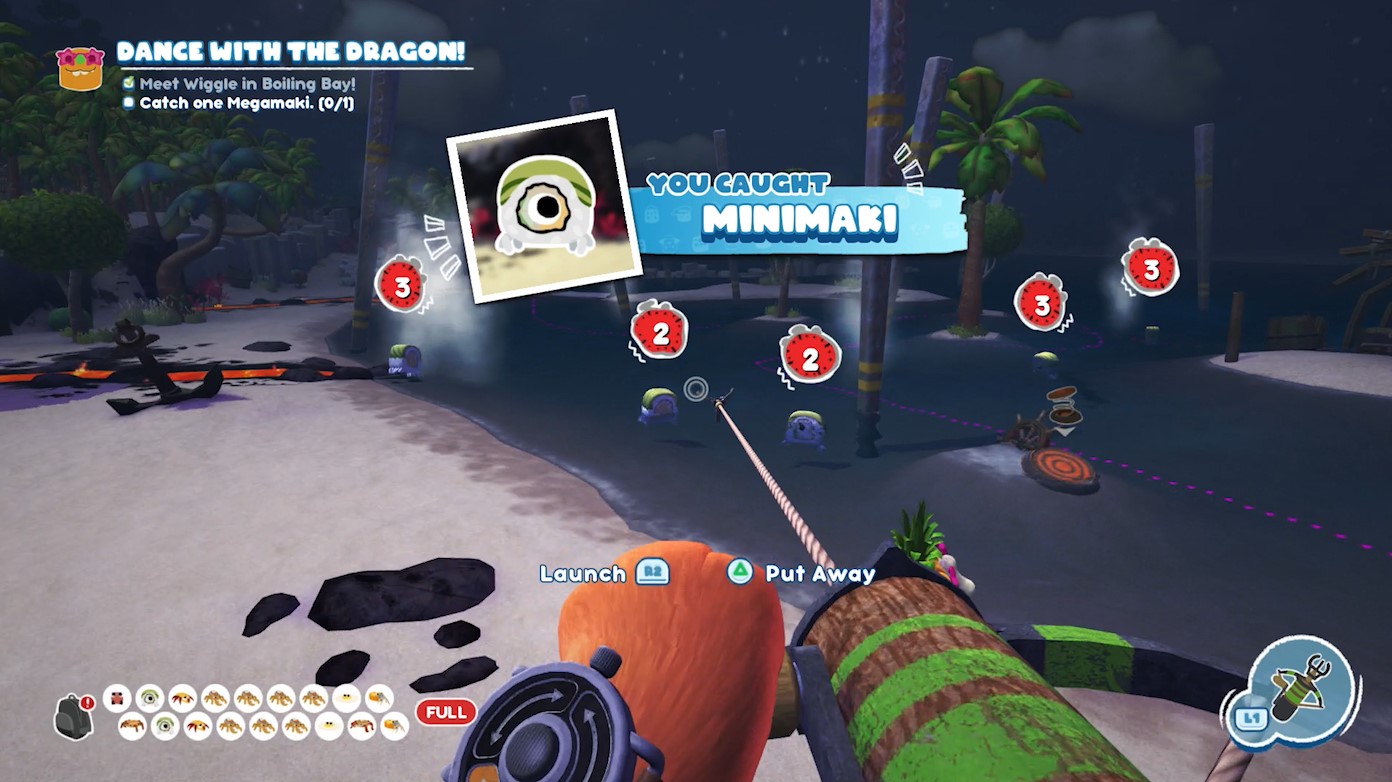Click the red exclamation alert on the backpack
This screenshot has width=1392, height=782.
(86, 701)
